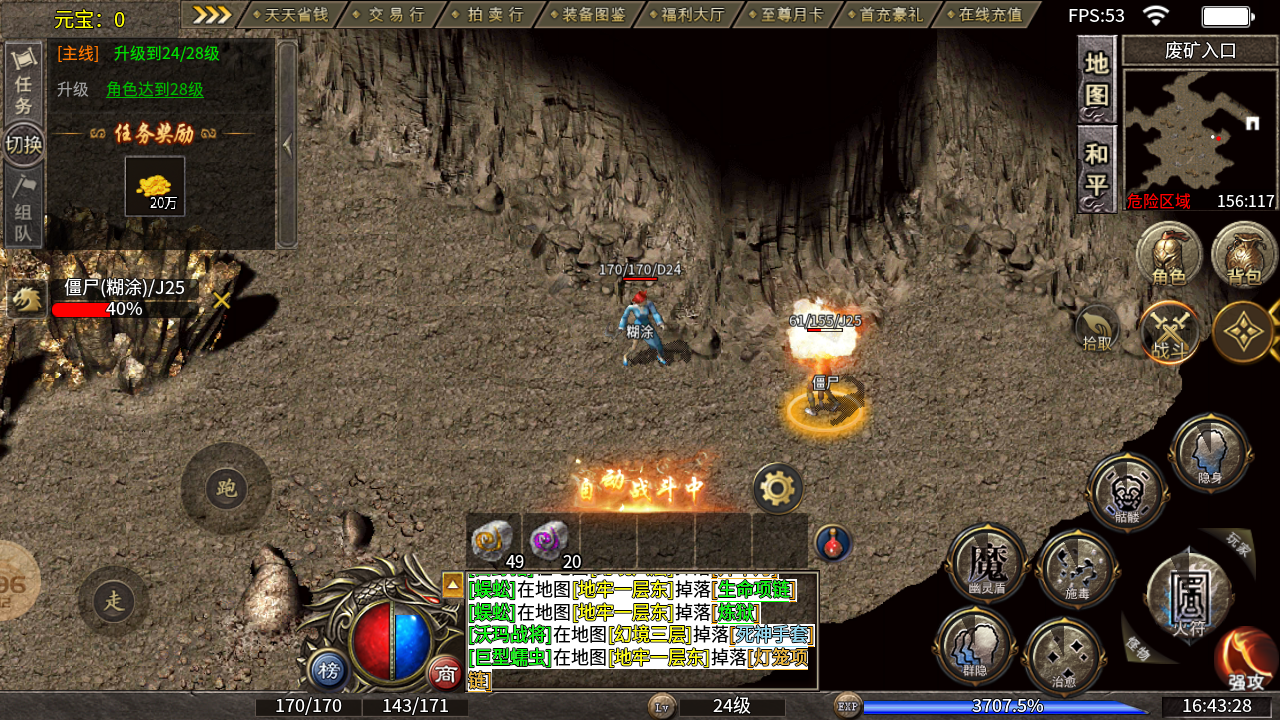Open the 背包 backpack
This screenshot has width=1280, height=720.
[1244, 255]
